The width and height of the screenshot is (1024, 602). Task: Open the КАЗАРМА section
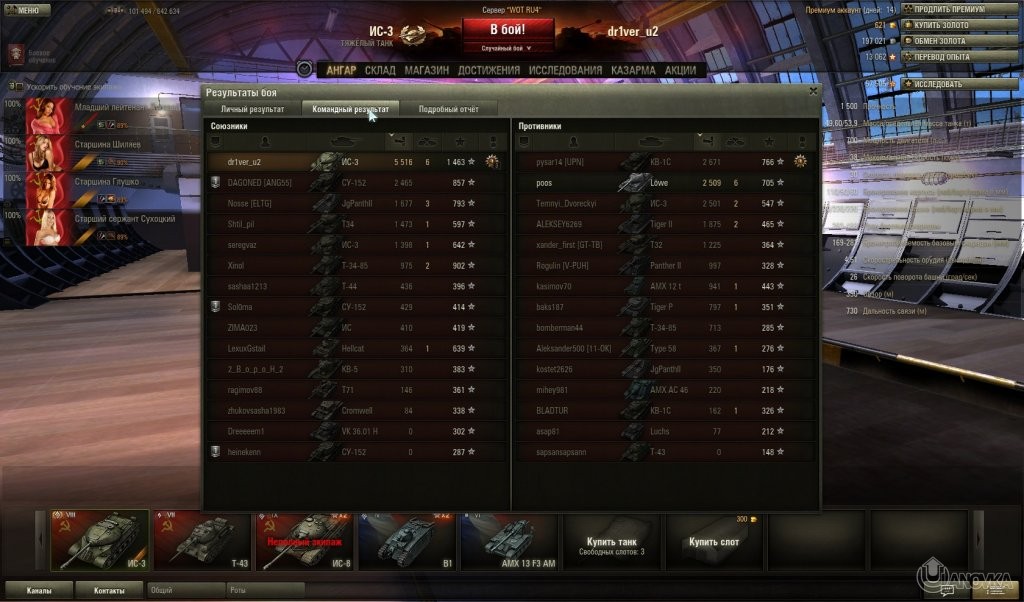coord(634,70)
